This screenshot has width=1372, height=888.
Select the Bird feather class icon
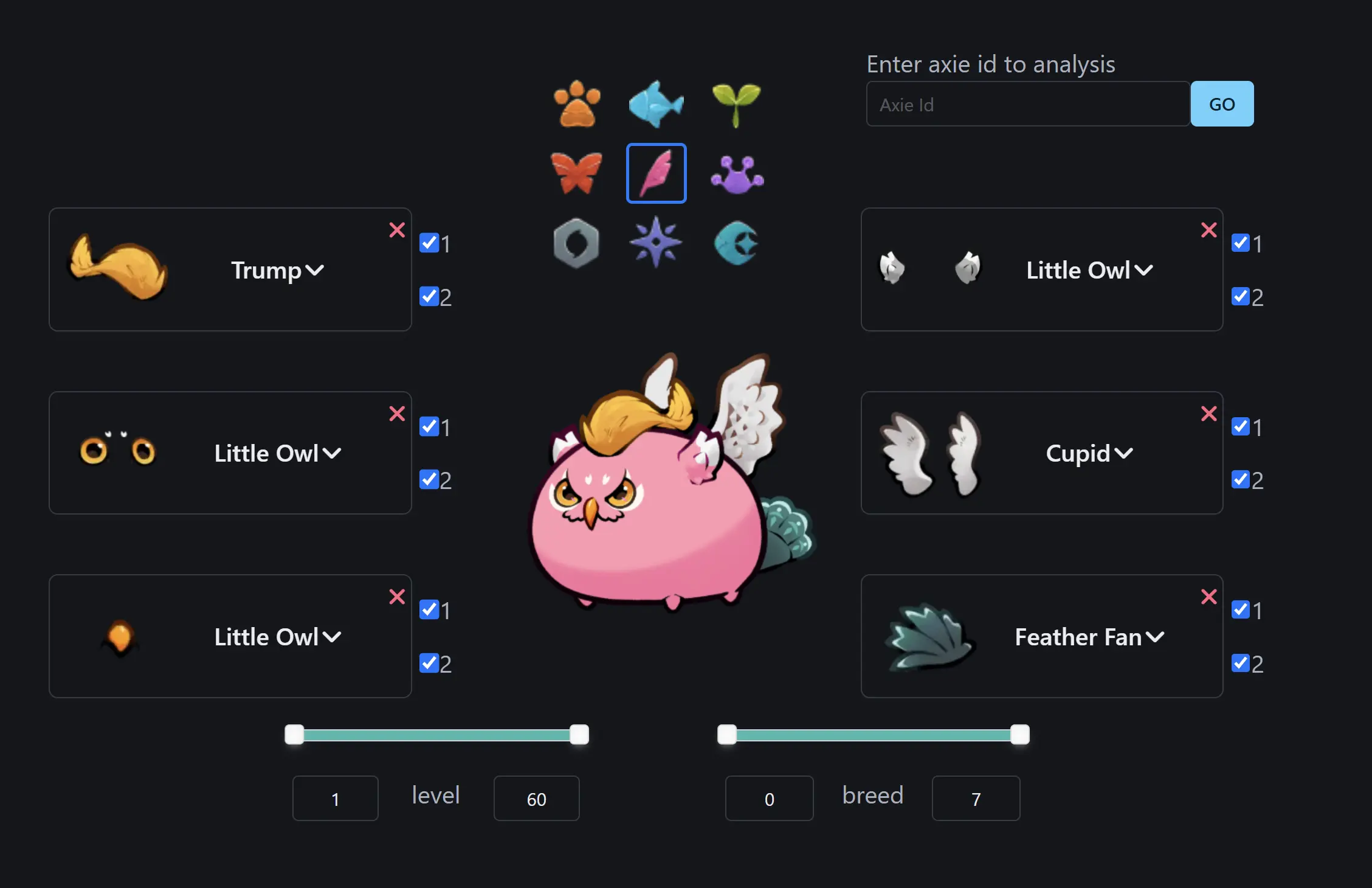(x=656, y=173)
